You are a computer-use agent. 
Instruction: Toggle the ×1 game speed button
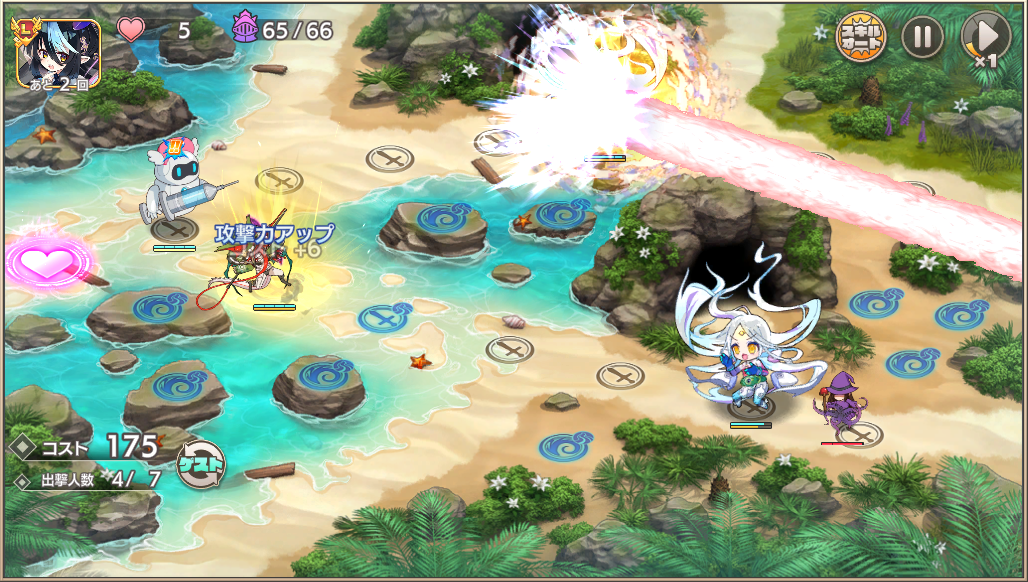[984, 39]
